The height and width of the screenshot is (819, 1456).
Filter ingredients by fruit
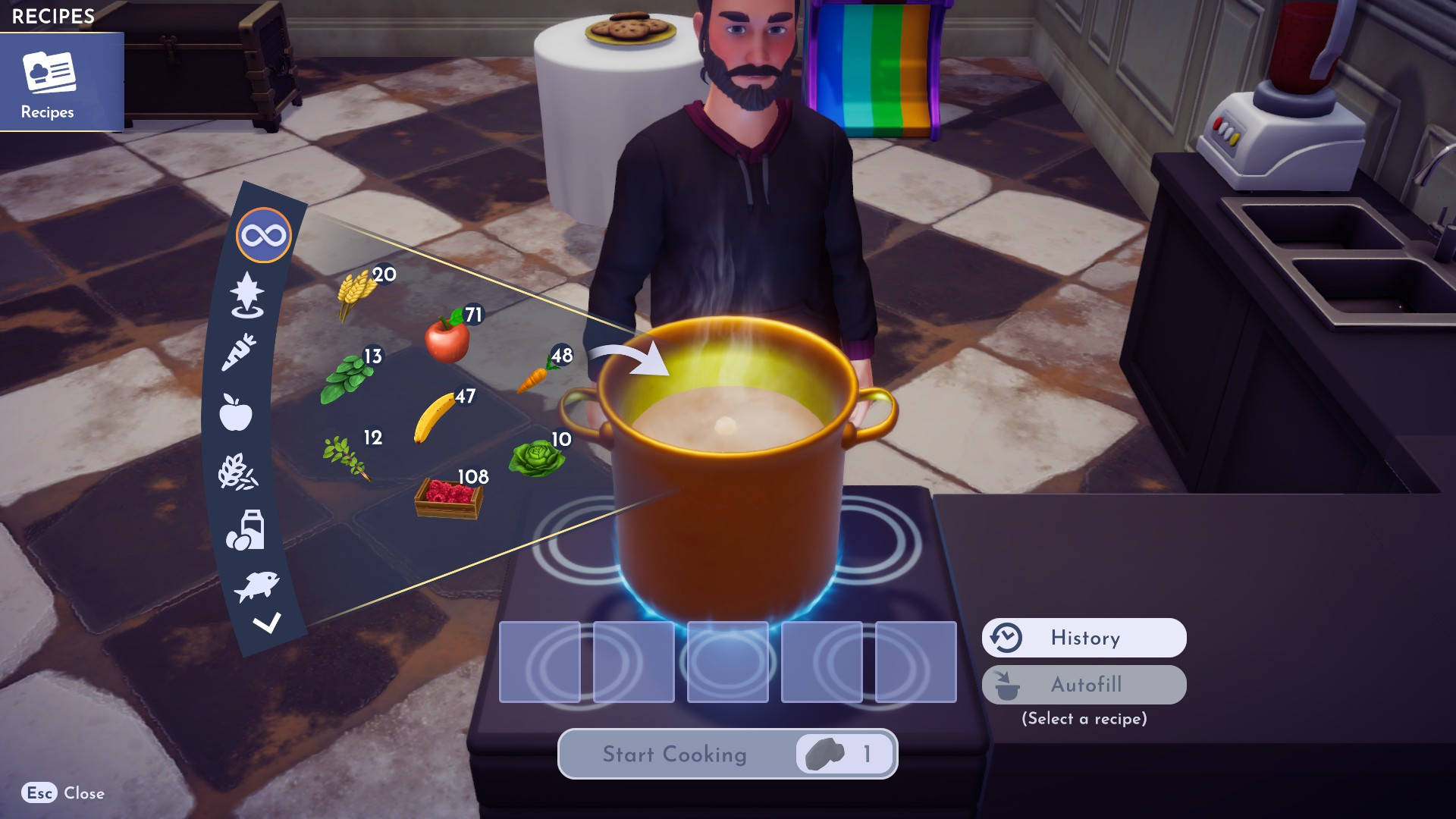(x=235, y=409)
